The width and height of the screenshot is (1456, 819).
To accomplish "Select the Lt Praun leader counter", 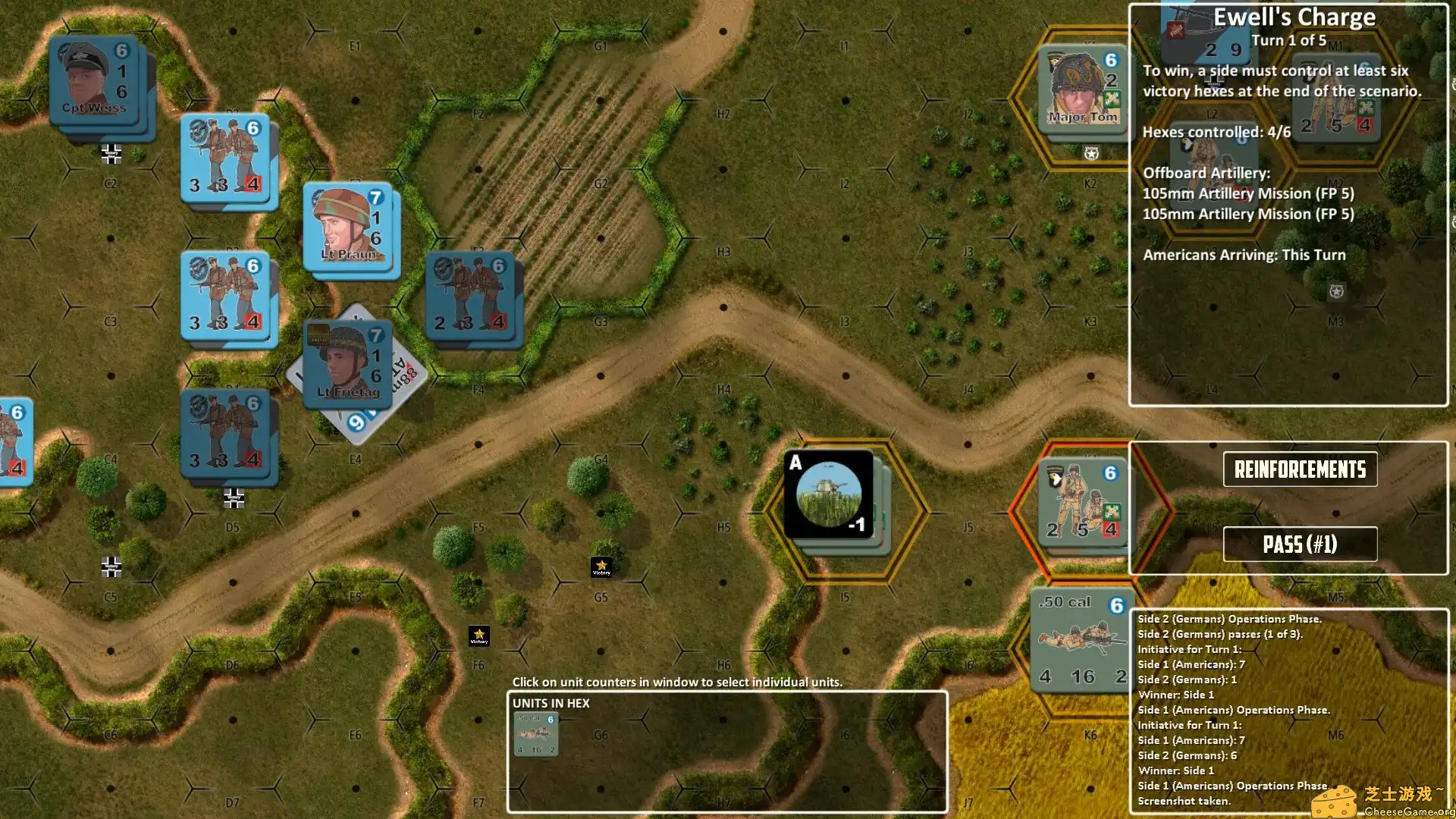I will tap(351, 227).
